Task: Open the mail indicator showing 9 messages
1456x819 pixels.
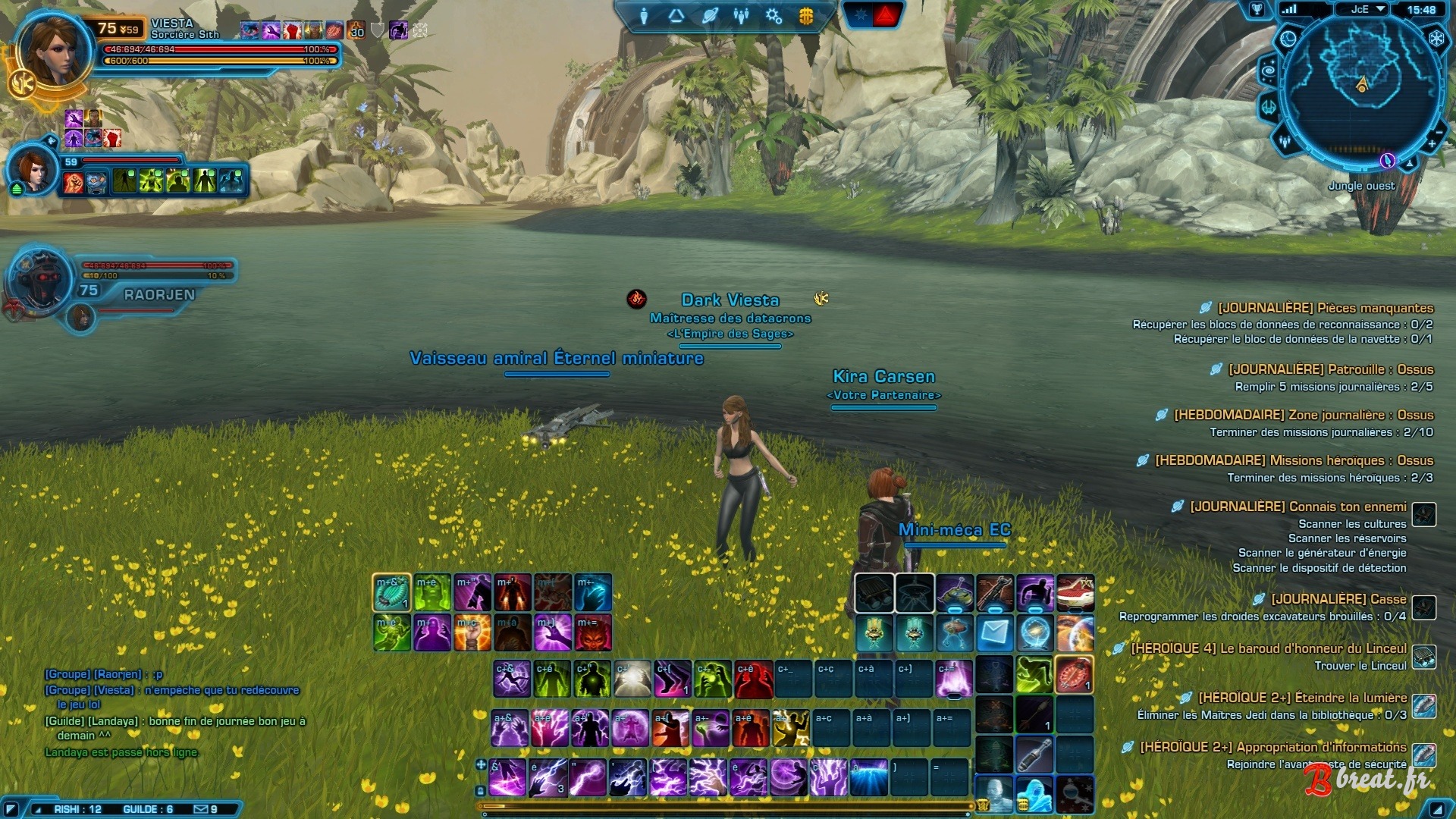Action: [x=206, y=809]
